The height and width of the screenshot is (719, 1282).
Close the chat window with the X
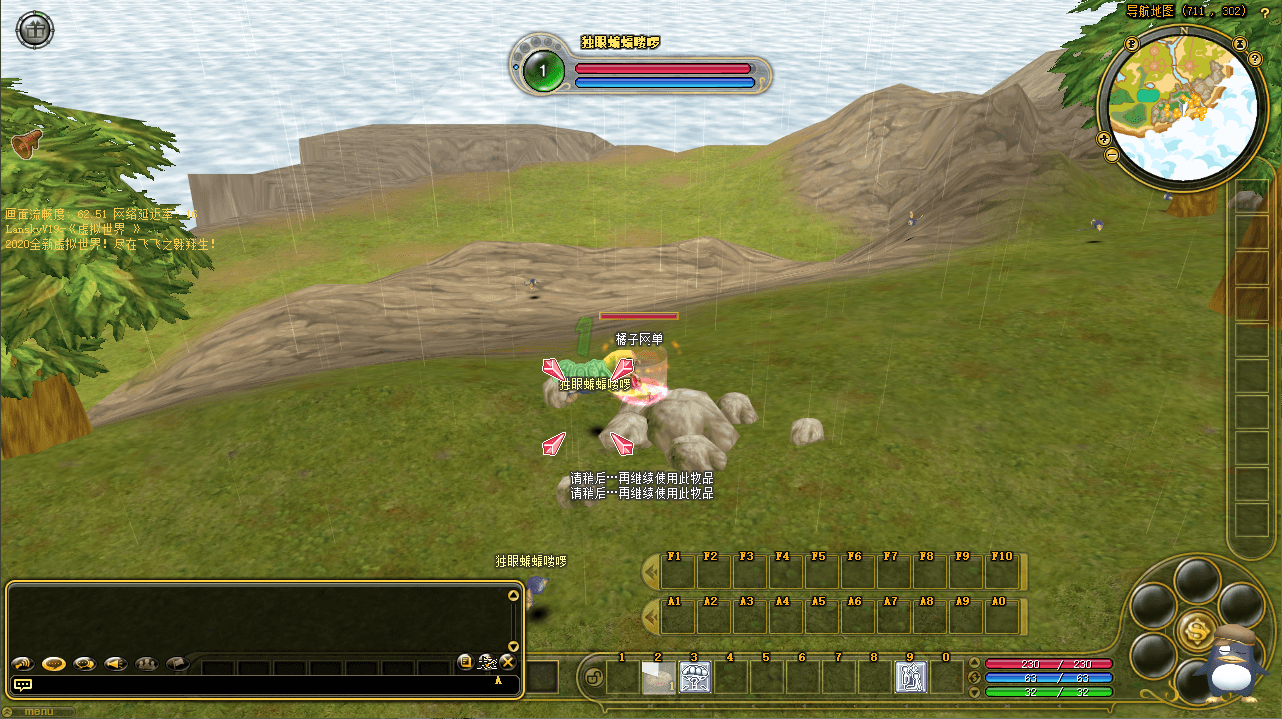(507, 661)
